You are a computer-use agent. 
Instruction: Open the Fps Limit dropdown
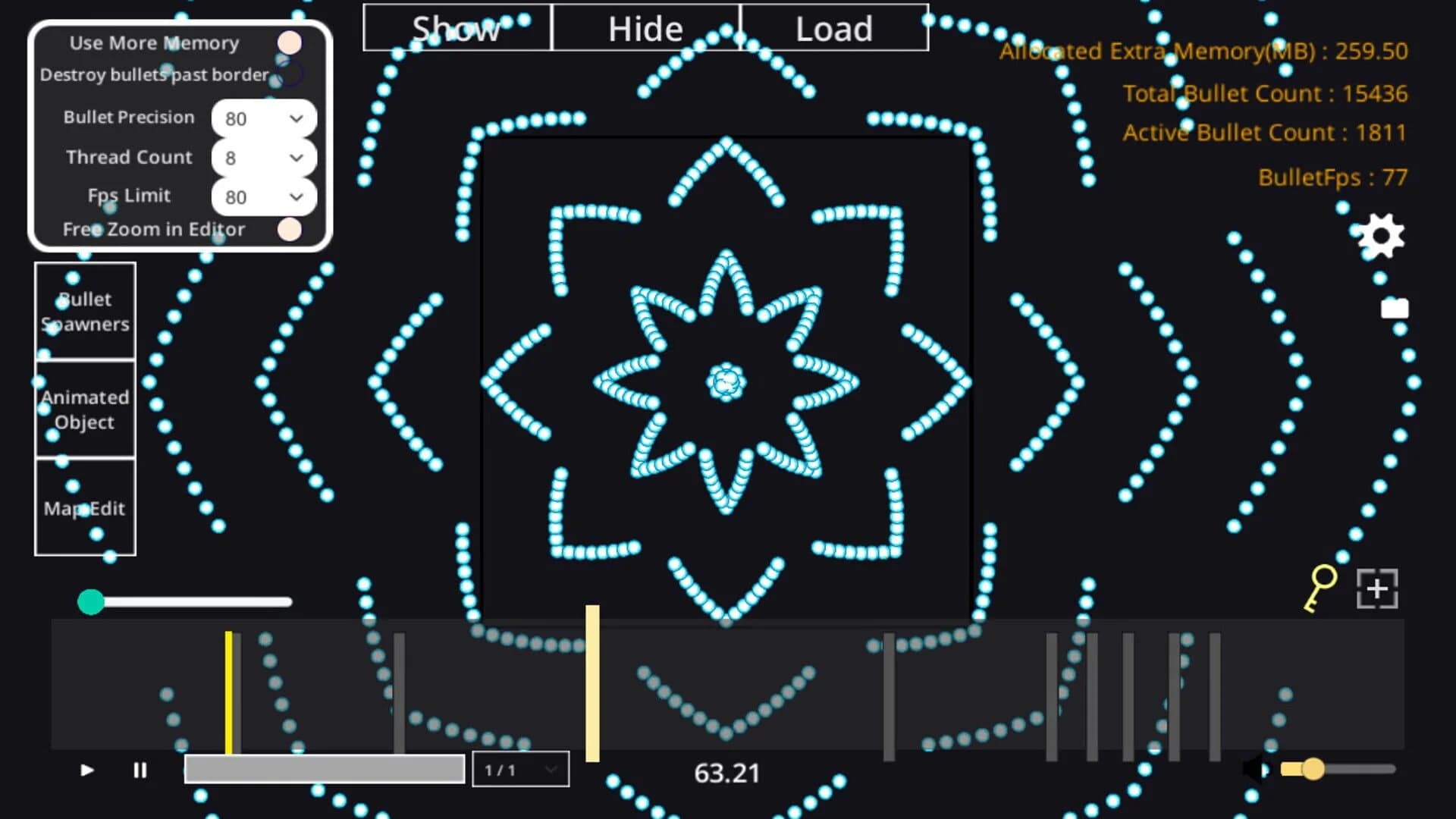[262, 196]
